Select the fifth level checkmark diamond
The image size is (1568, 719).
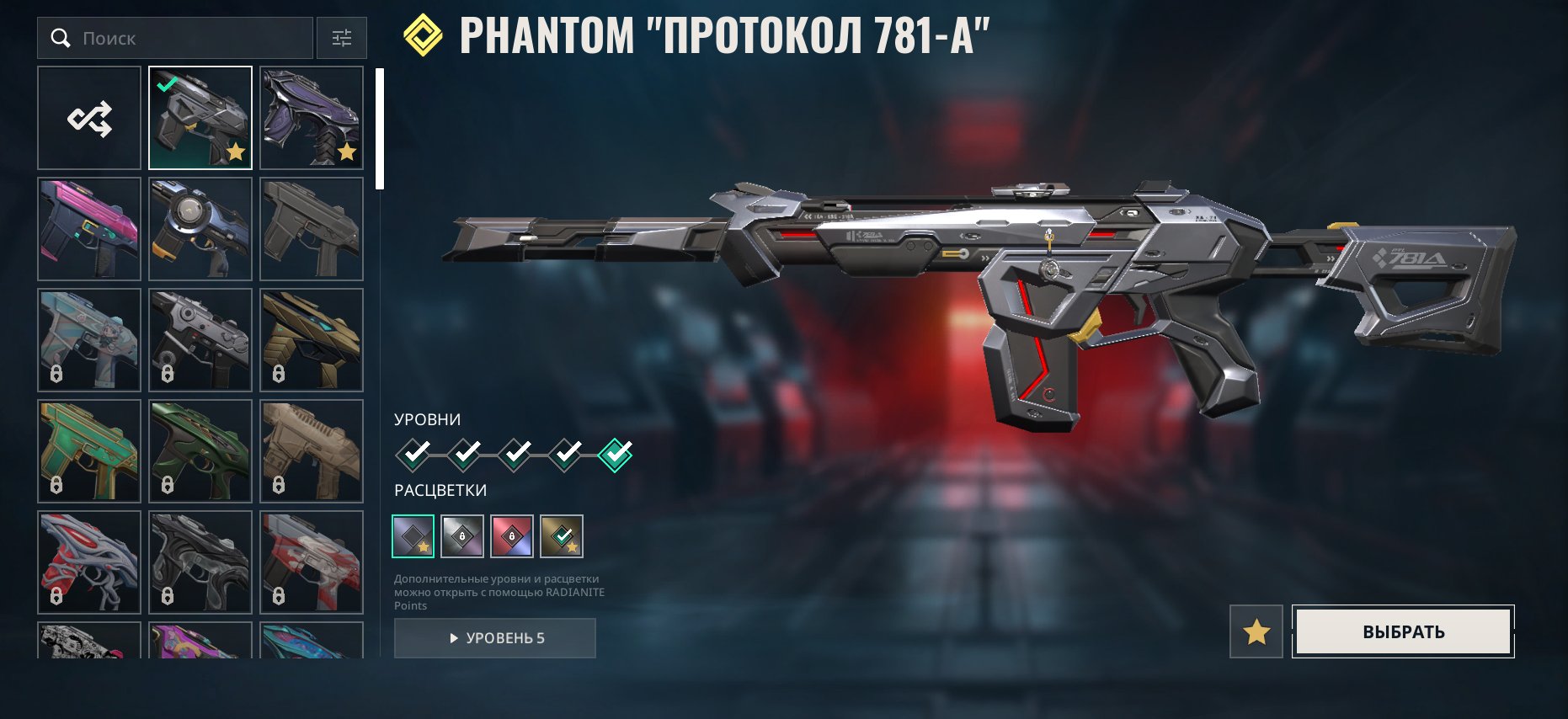click(x=614, y=453)
